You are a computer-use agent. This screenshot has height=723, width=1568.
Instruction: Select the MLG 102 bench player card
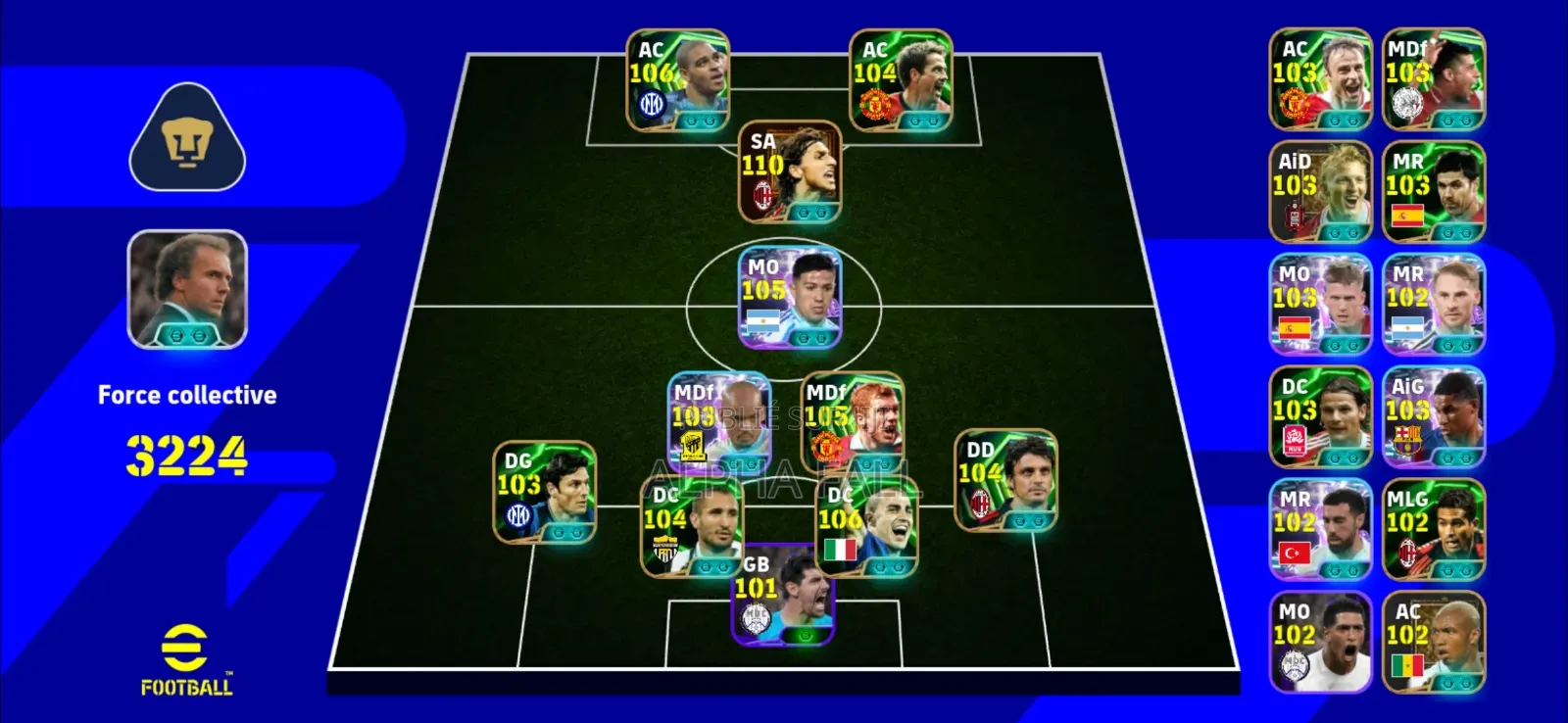pyautogui.click(x=1433, y=529)
